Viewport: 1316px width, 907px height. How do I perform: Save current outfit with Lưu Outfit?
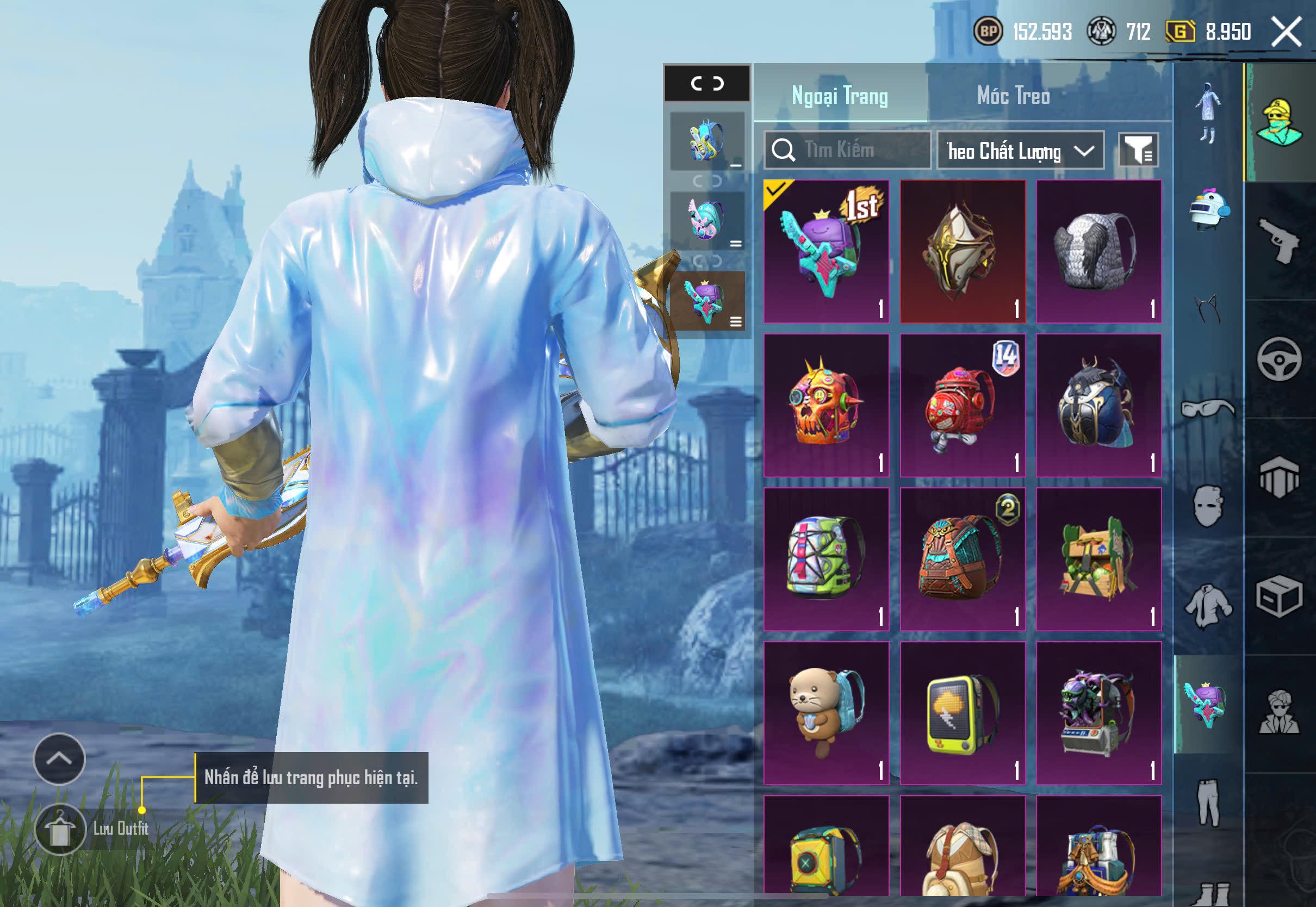tap(61, 829)
